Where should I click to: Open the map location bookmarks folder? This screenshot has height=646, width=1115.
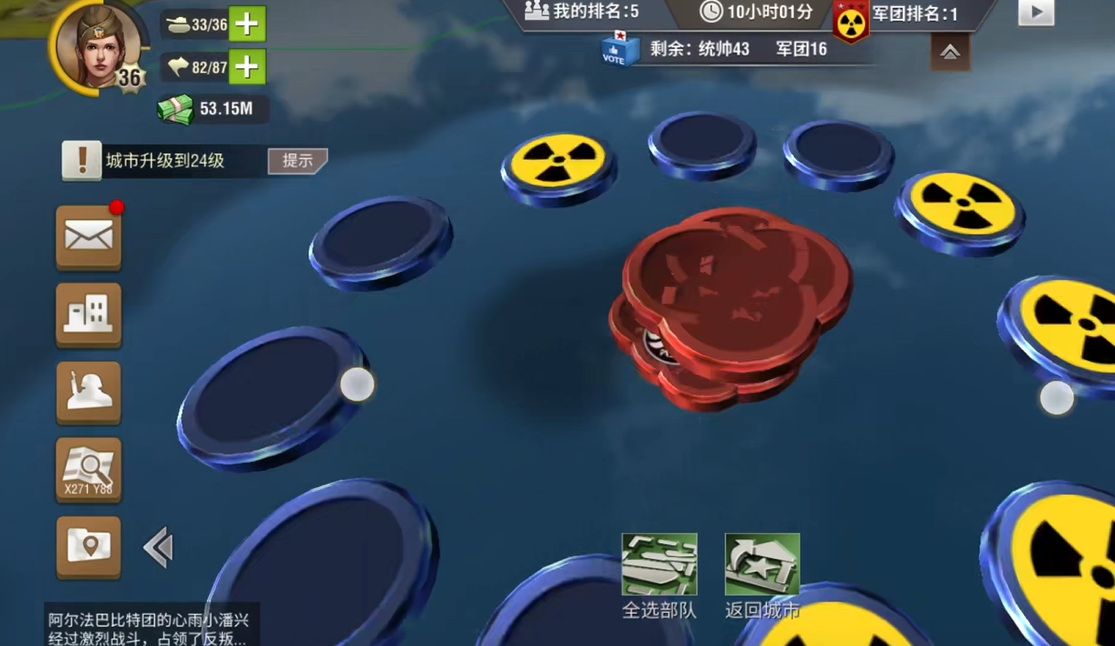click(x=89, y=546)
